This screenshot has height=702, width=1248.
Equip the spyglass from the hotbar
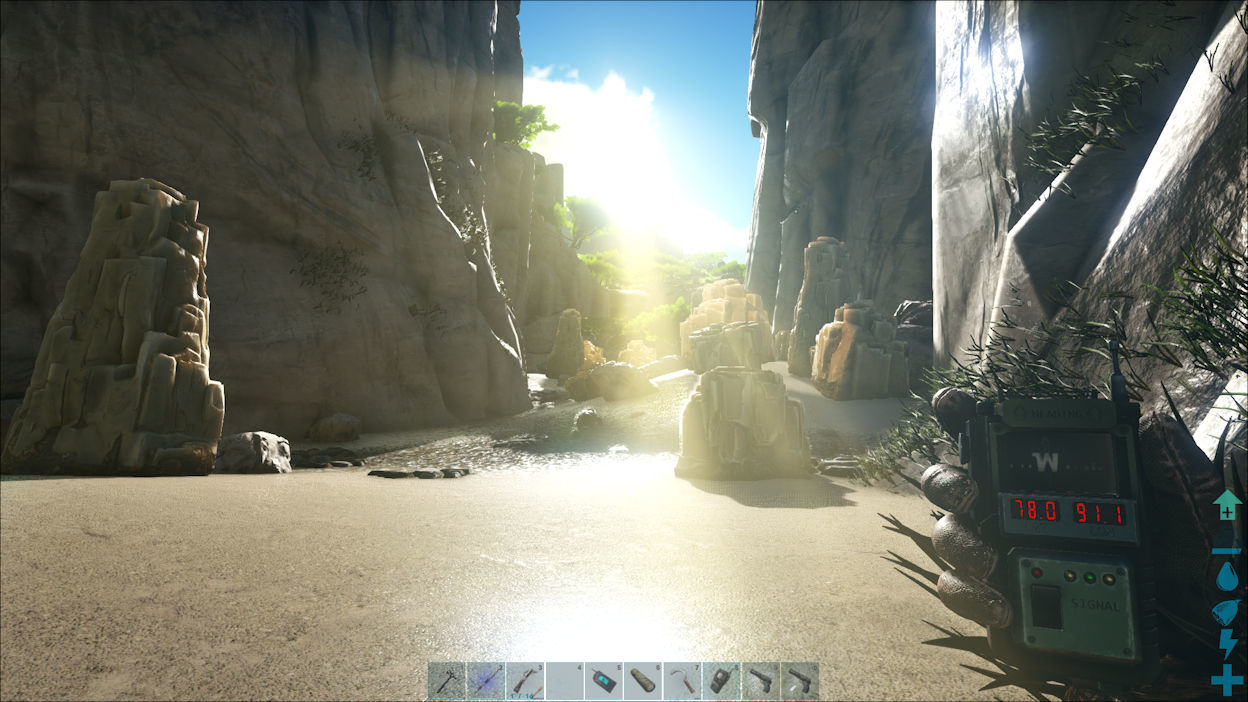642,681
